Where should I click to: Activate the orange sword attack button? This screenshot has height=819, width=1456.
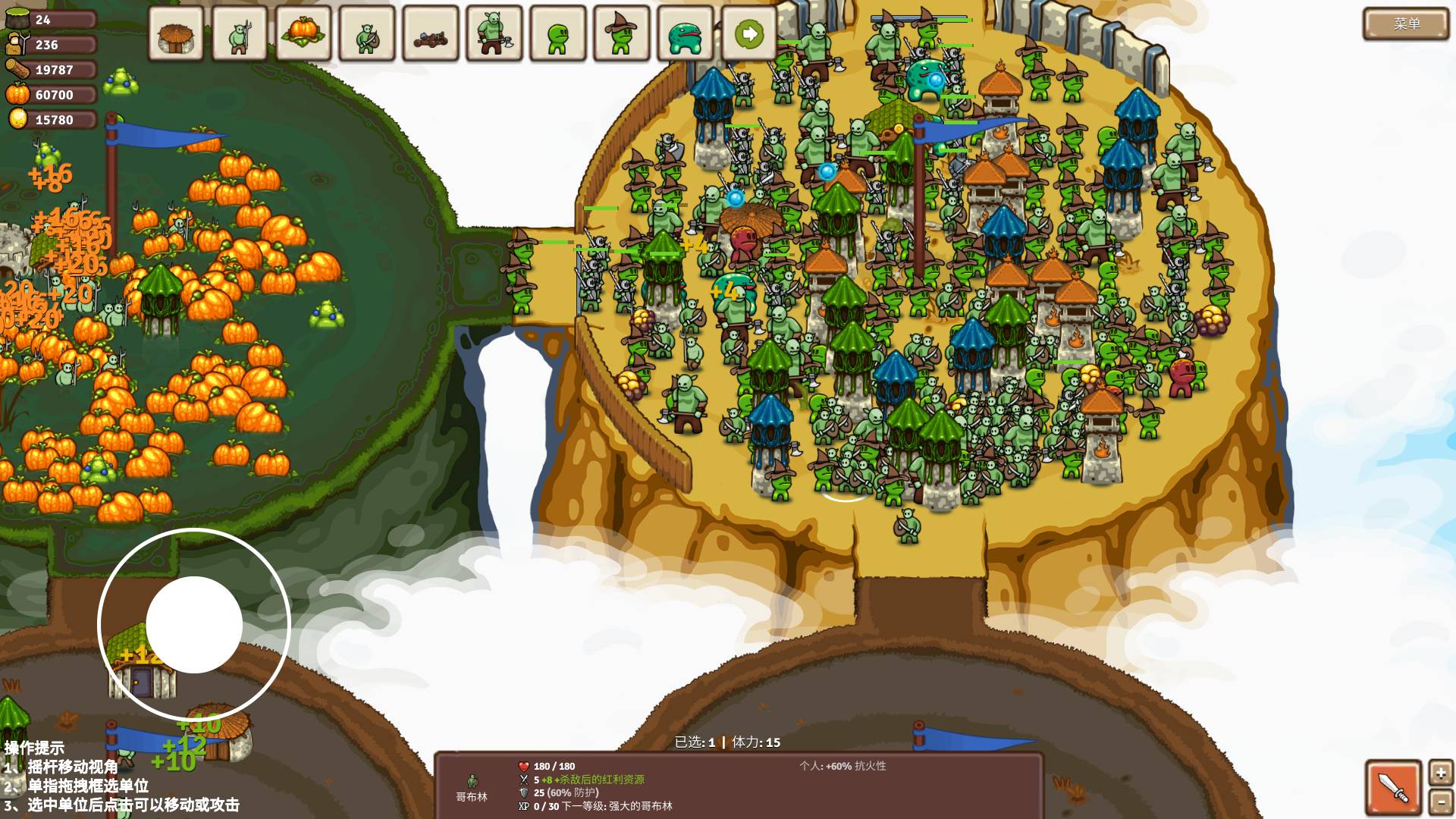coord(1393,787)
